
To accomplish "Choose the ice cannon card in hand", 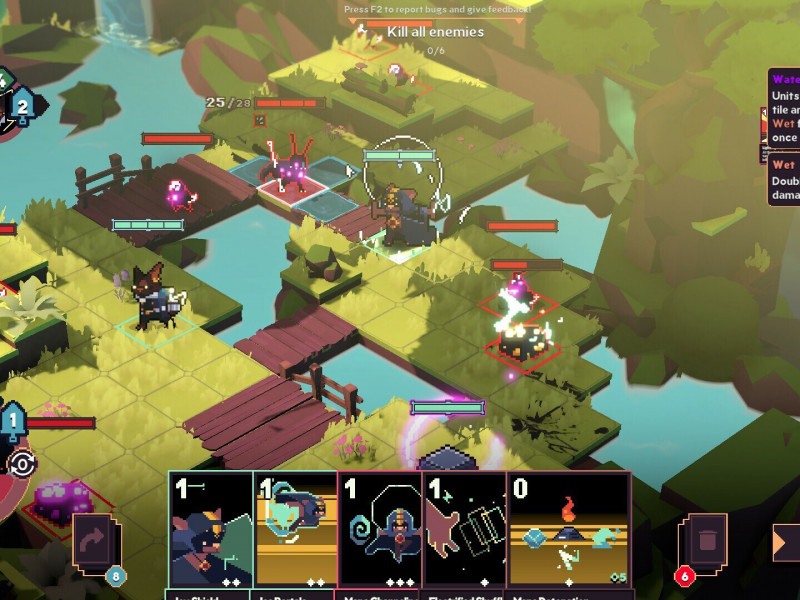I will pyautogui.click(x=296, y=530).
